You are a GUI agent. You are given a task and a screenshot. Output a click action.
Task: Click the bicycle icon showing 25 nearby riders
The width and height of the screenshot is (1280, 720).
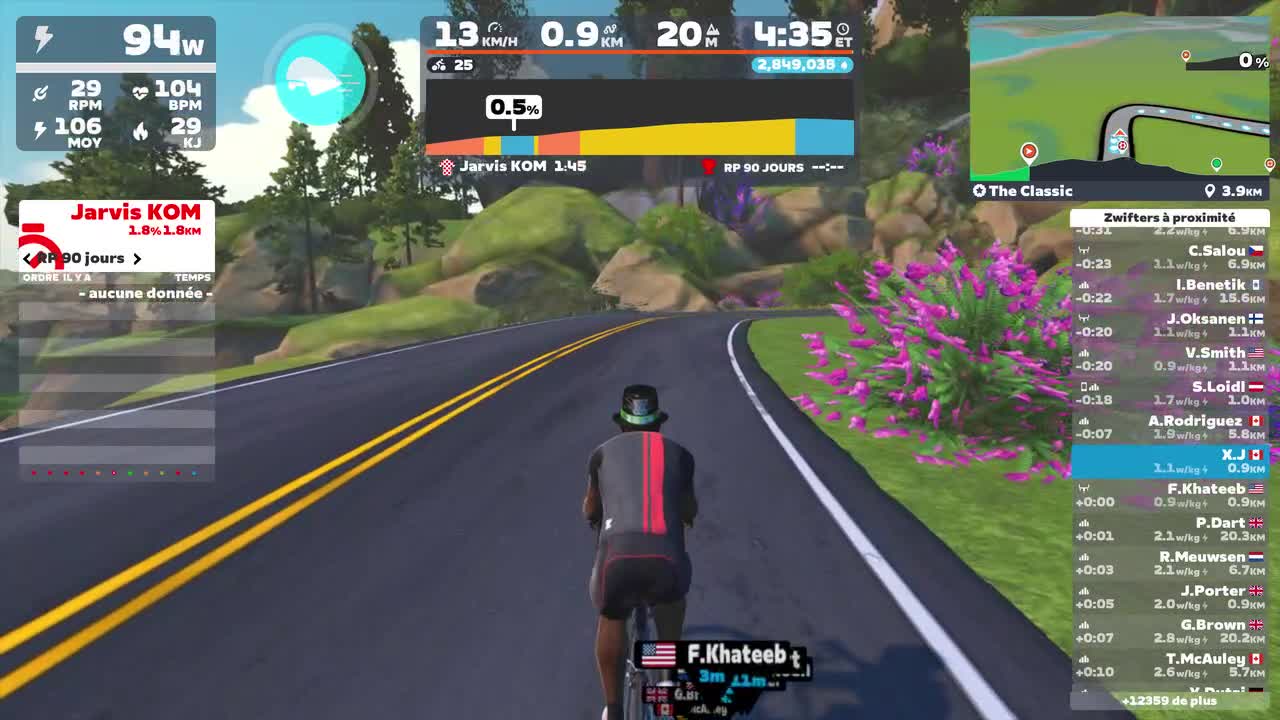[438, 65]
